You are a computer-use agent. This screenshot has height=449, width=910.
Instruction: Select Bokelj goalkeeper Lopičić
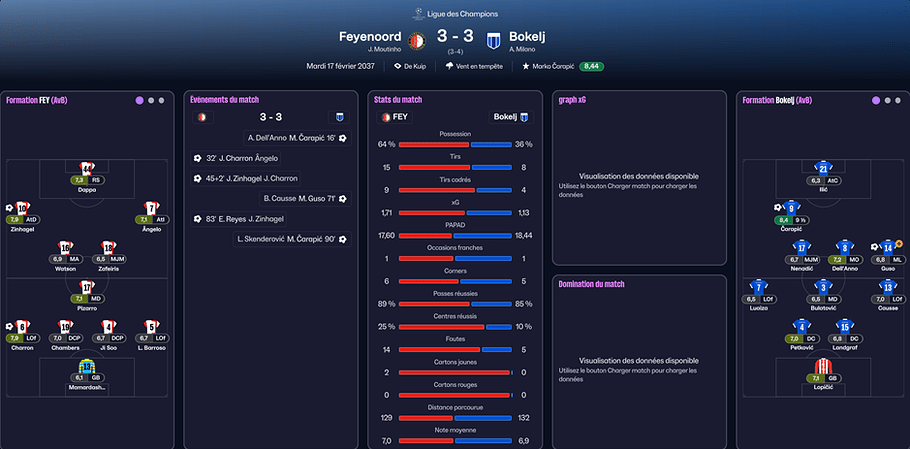823,365
